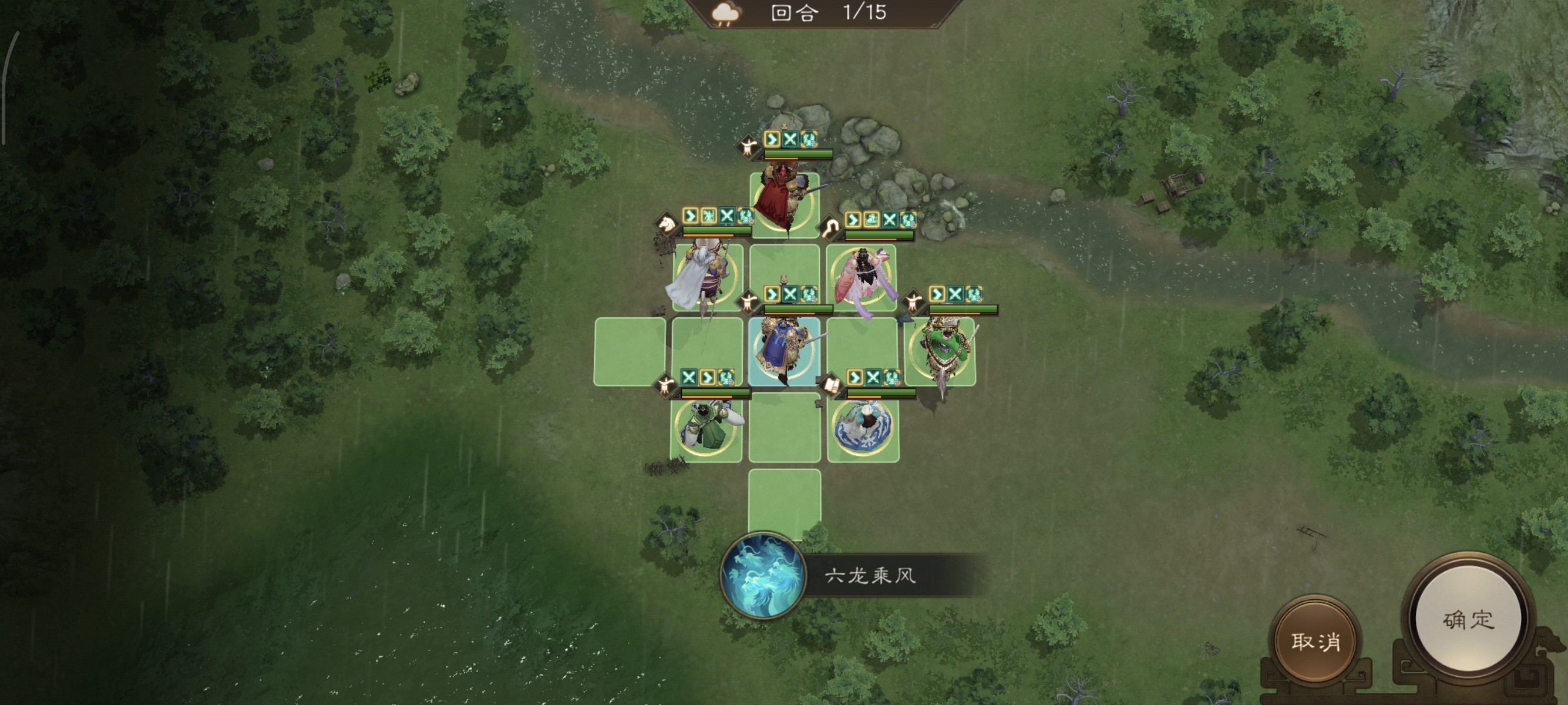Click the crossed-swords icon above the central blue general
The image size is (1568, 705).
coord(790,296)
